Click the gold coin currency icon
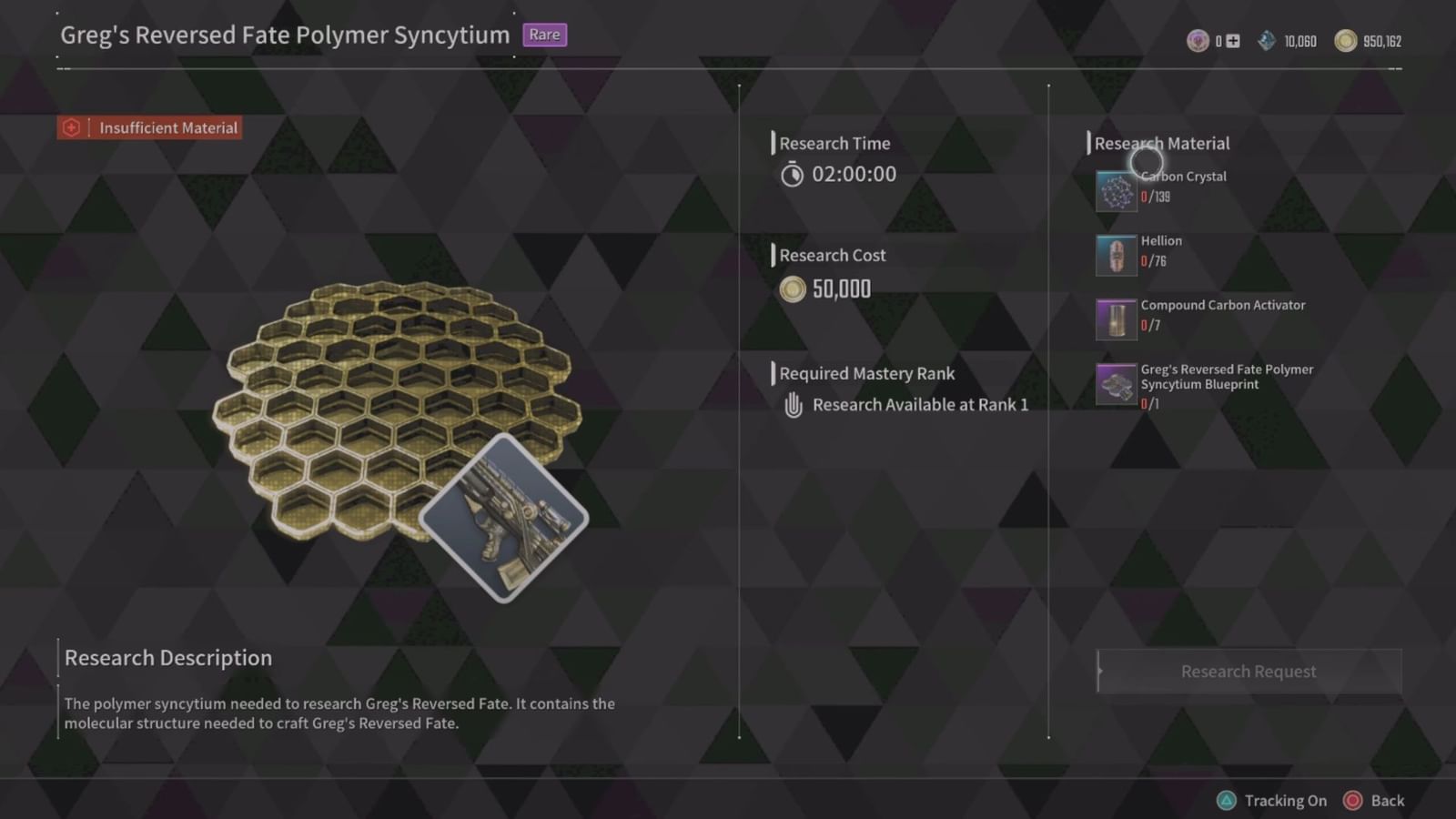Image resolution: width=1456 pixels, height=819 pixels. [x=1345, y=40]
